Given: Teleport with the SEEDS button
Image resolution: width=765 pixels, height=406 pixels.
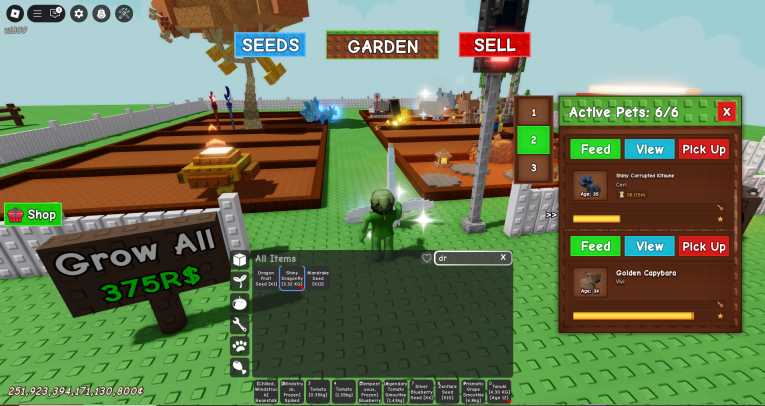Looking at the screenshot, I should click(270, 45).
